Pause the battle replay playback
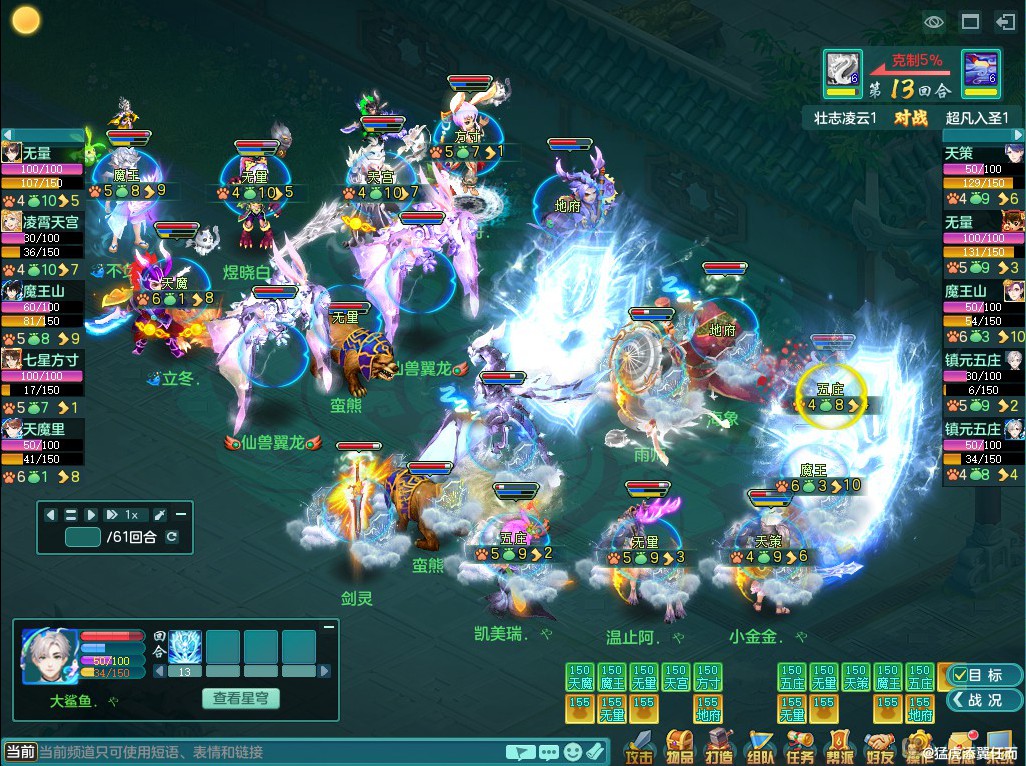Screen dimensions: 1026x766 (x=71, y=514)
